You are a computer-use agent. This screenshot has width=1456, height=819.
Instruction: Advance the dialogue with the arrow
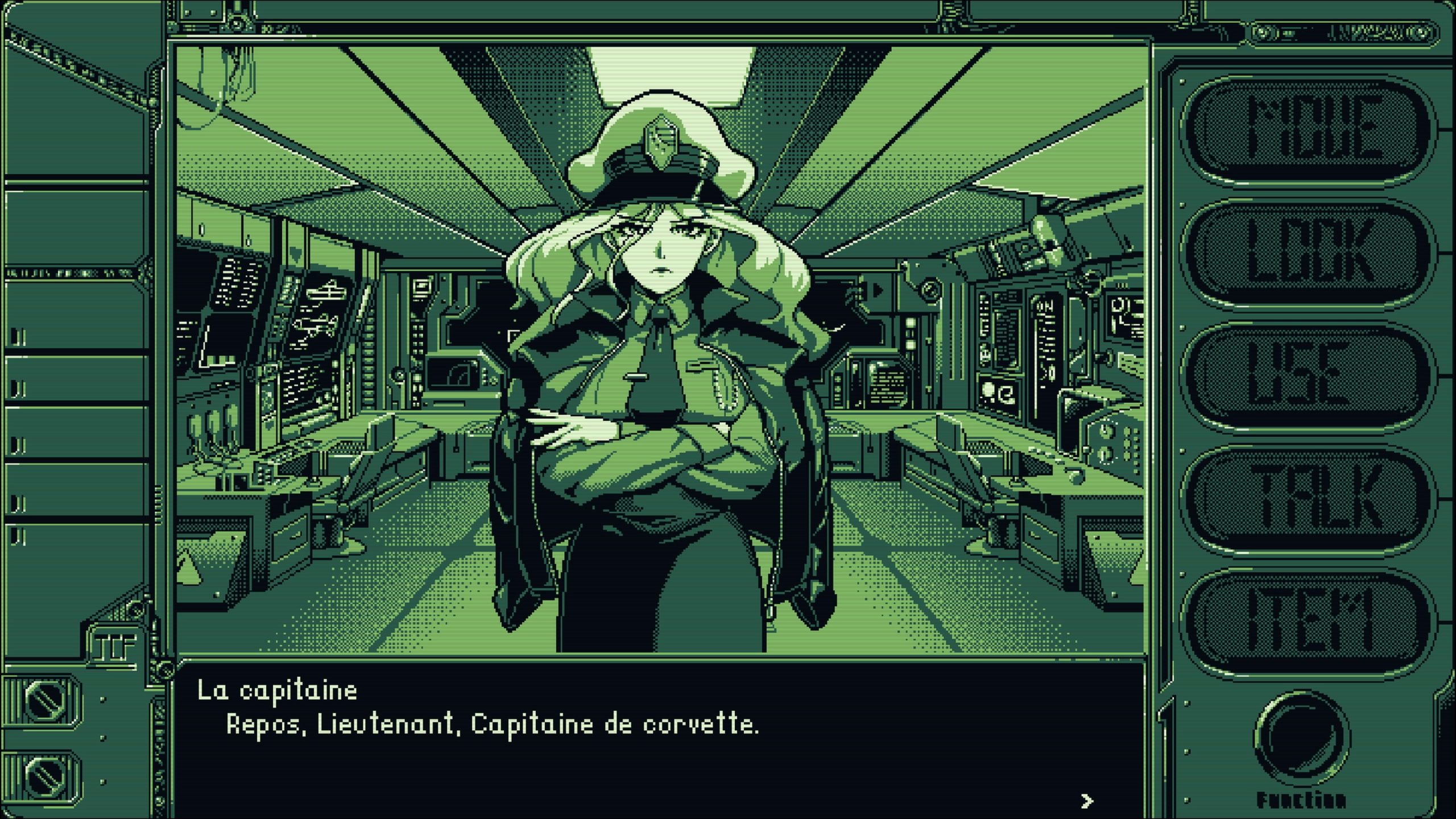[x=1086, y=801]
